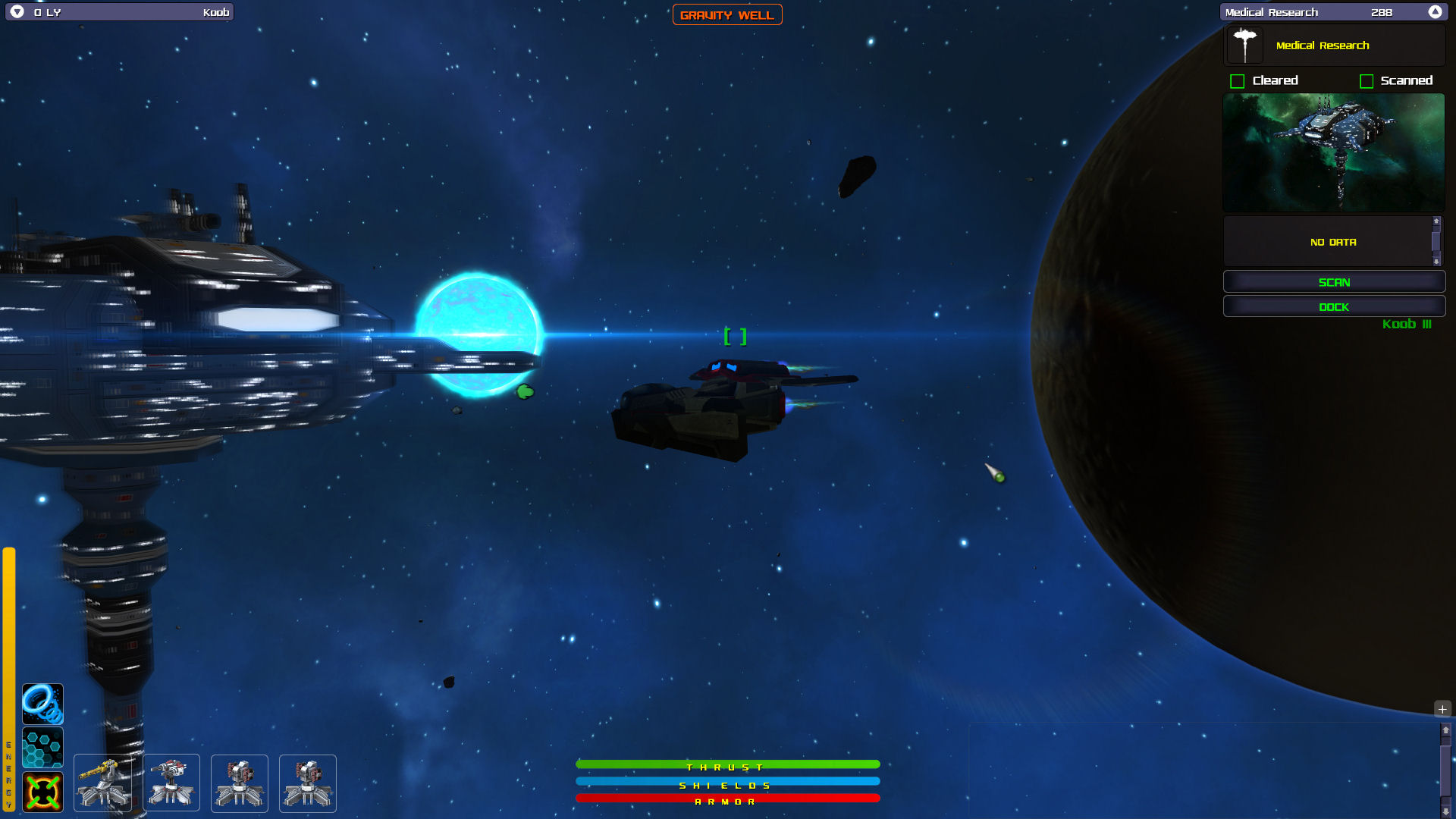Image resolution: width=1456 pixels, height=819 pixels.
Task: Select the red gatling turret slot
Action: pyautogui.click(x=171, y=783)
